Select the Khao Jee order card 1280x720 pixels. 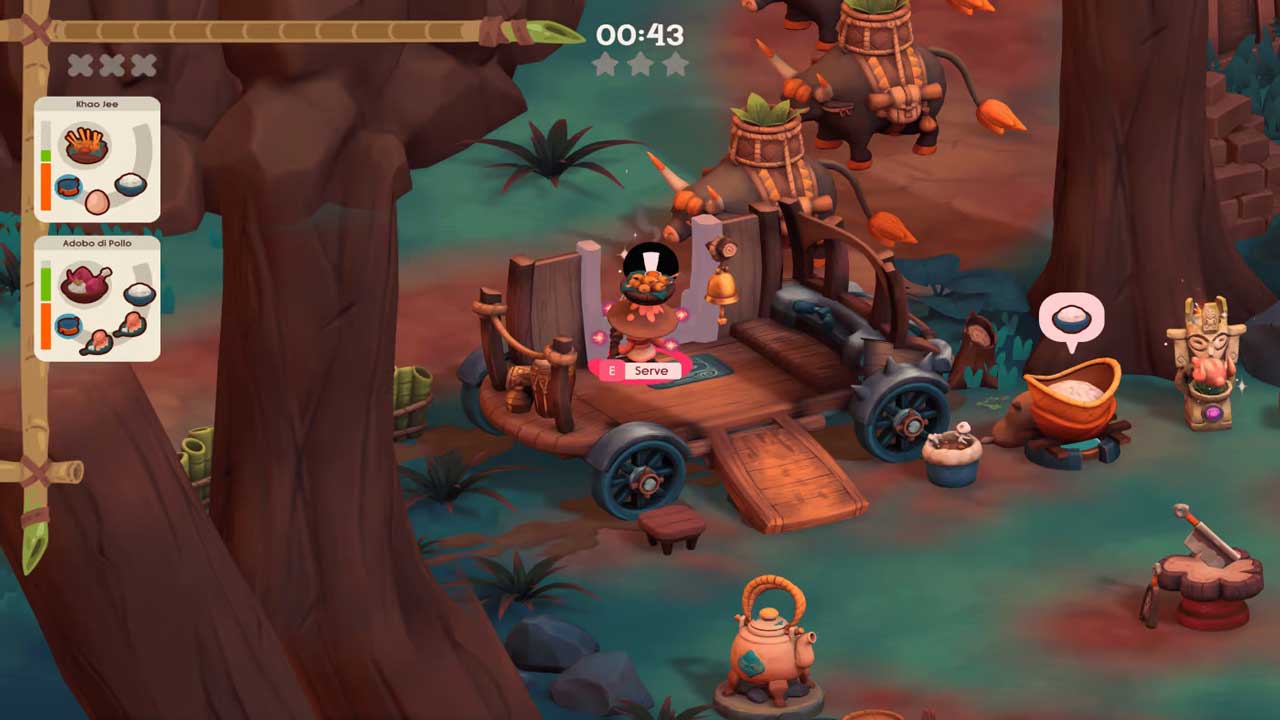tap(97, 160)
